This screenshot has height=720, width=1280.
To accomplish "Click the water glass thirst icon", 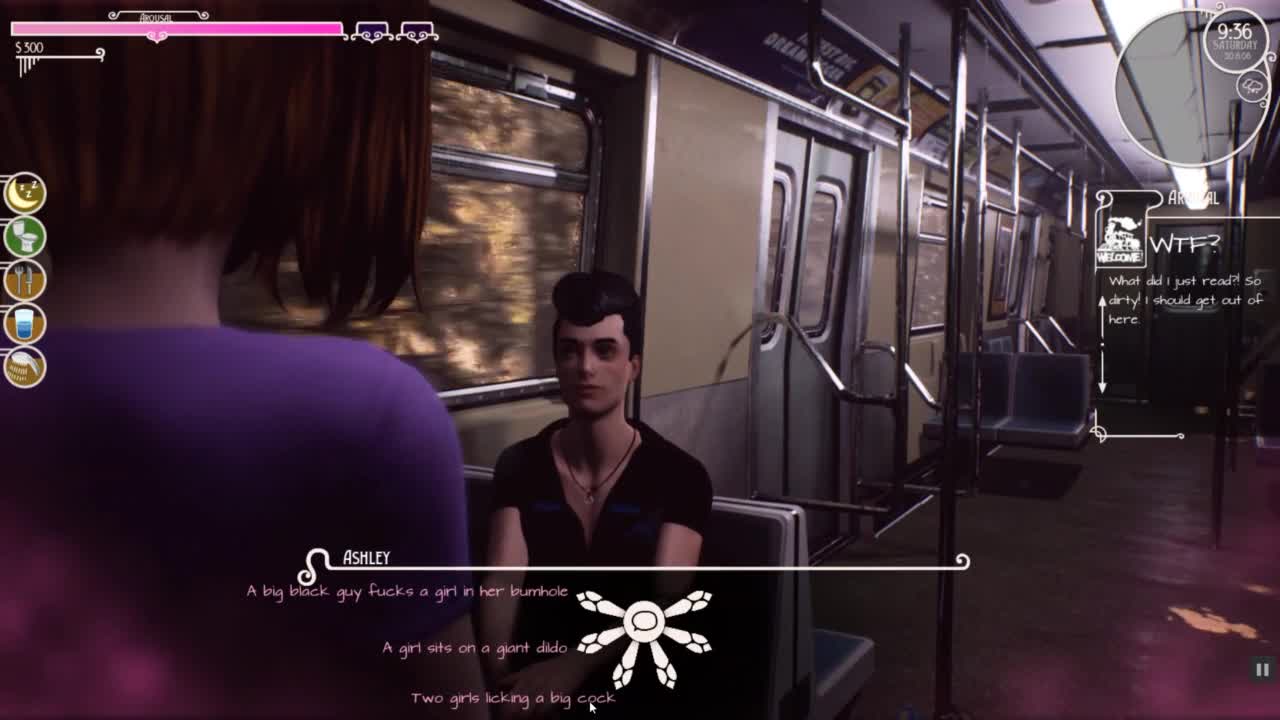I will [x=25, y=324].
